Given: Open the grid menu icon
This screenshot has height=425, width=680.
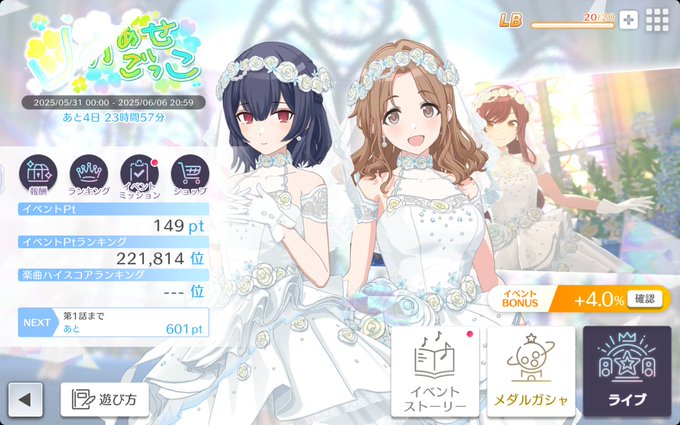Looking at the screenshot, I should point(657,20).
